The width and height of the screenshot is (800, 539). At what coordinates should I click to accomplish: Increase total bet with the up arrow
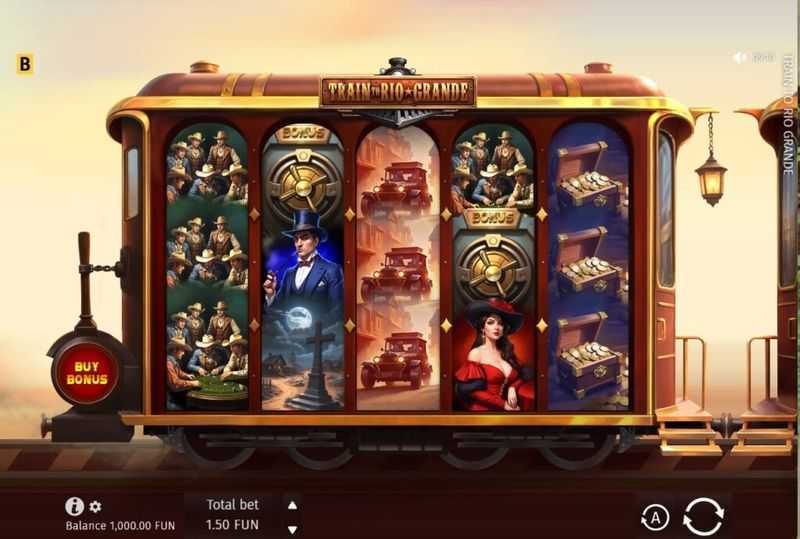(x=292, y=505)
